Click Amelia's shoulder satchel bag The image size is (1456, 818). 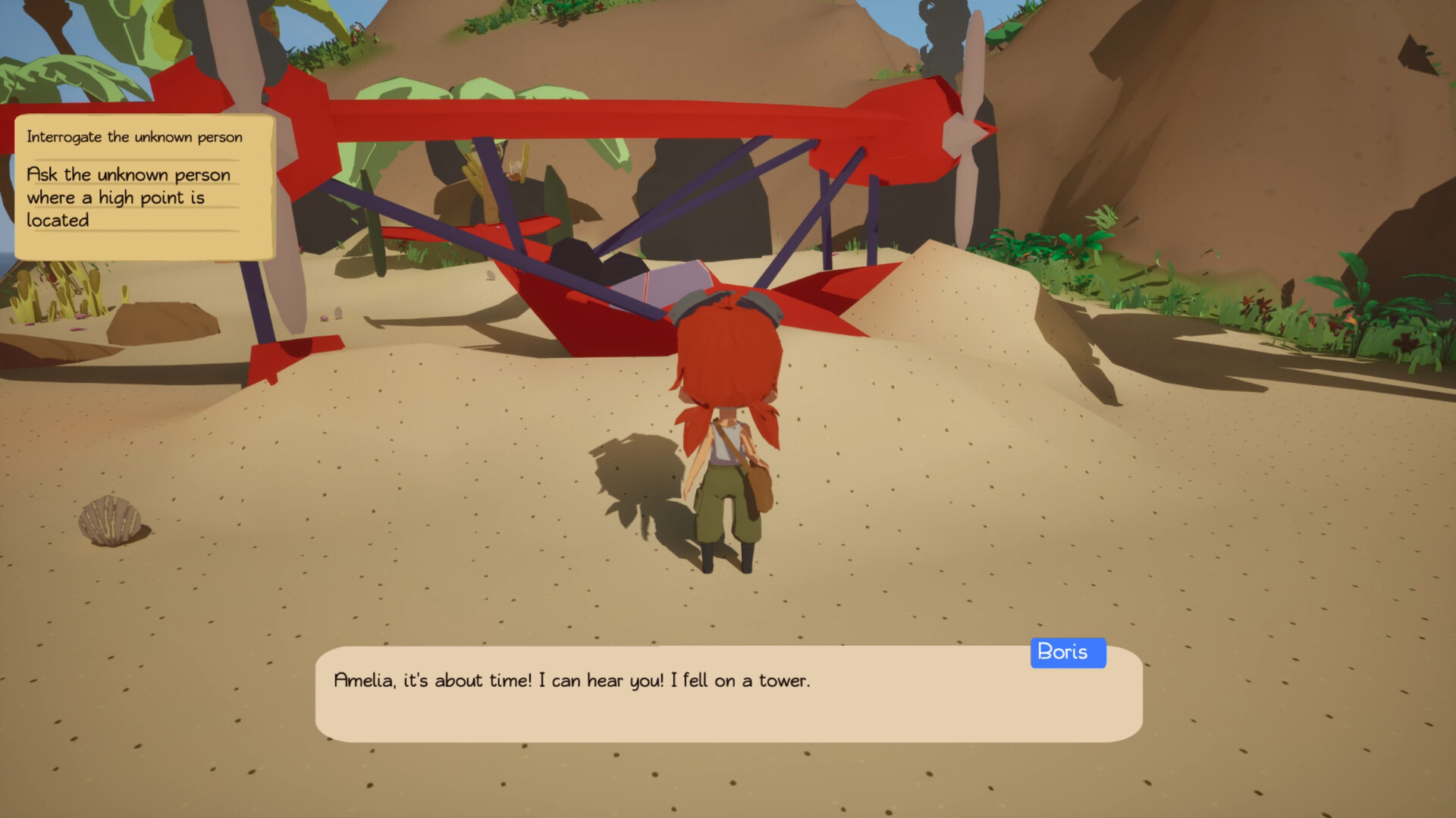click(758, 485)
